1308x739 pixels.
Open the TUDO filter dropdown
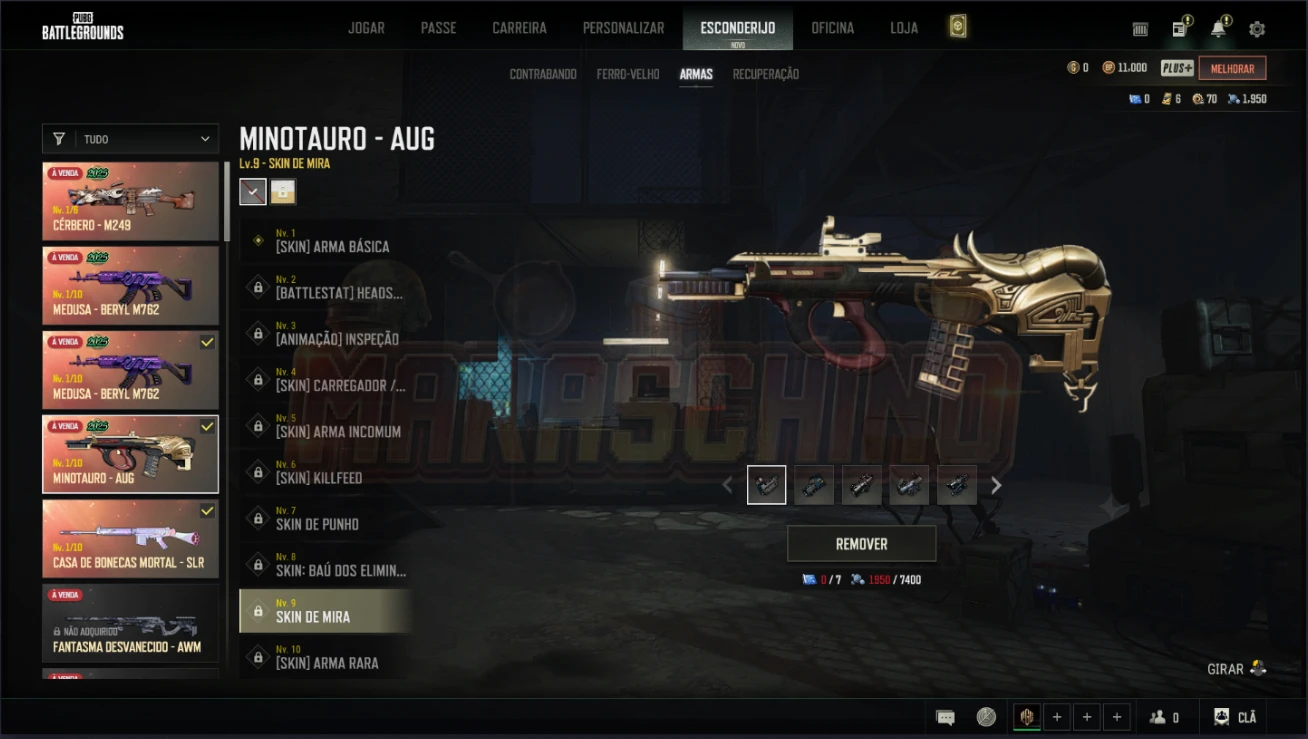coord(130,139)
